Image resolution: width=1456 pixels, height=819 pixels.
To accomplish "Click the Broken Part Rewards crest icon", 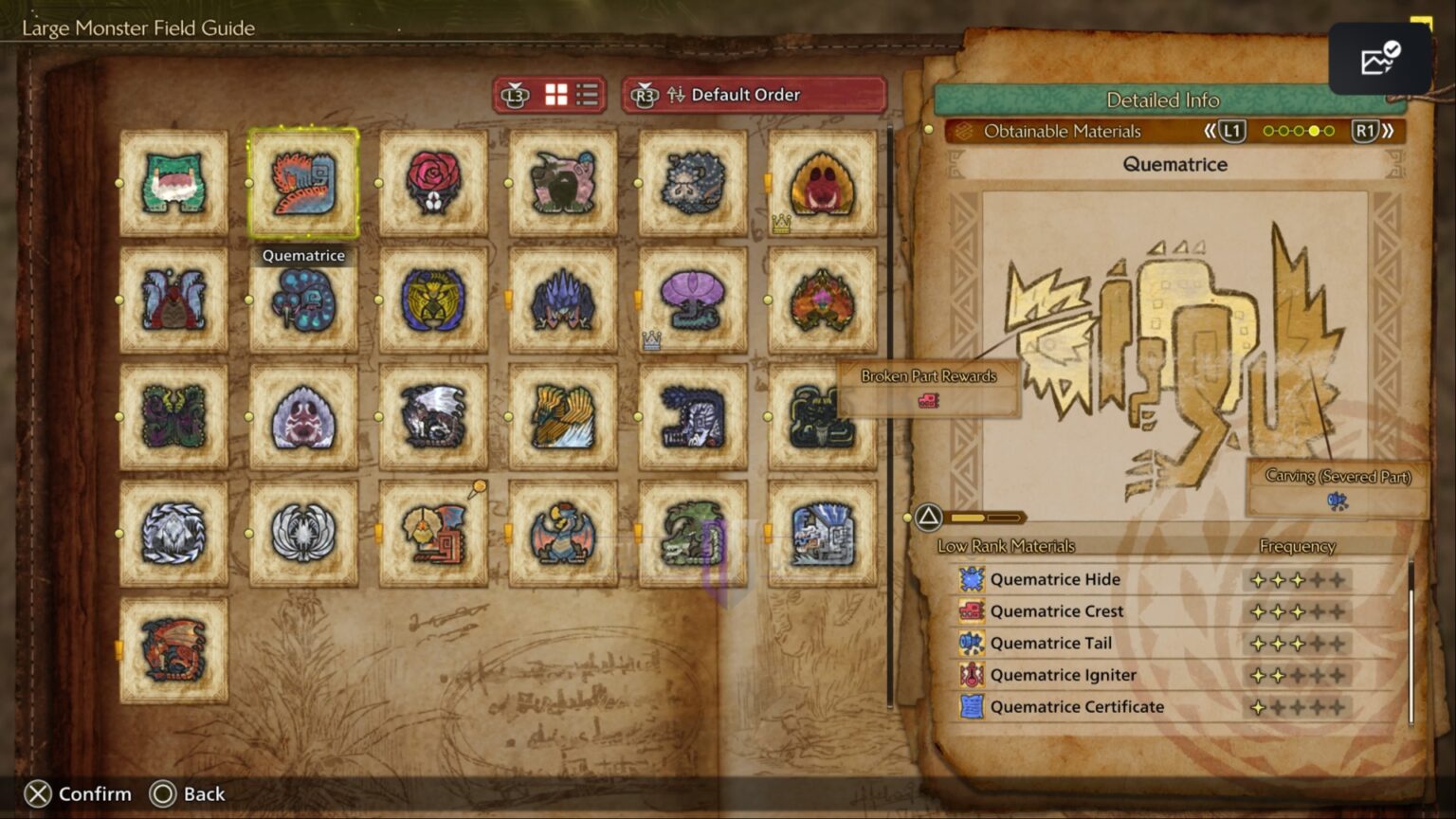I will (929, 401).
